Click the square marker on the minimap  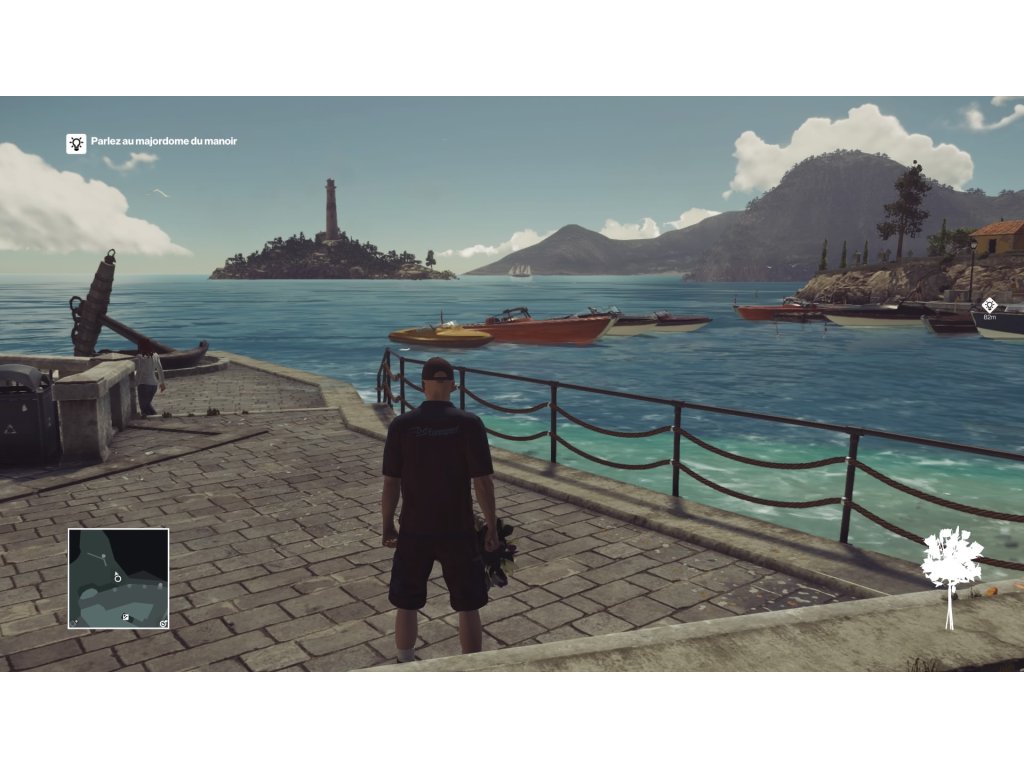click(126, 618)
